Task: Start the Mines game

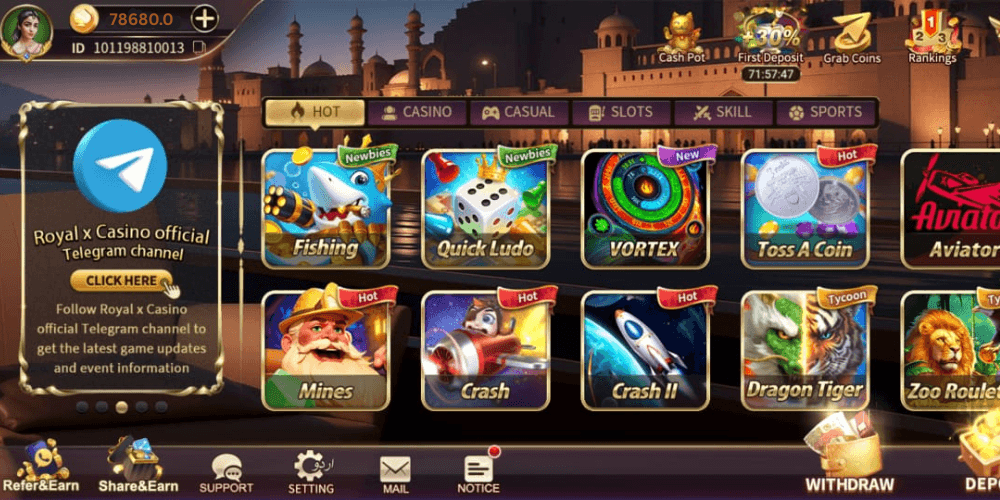Action: coord(325,350)
